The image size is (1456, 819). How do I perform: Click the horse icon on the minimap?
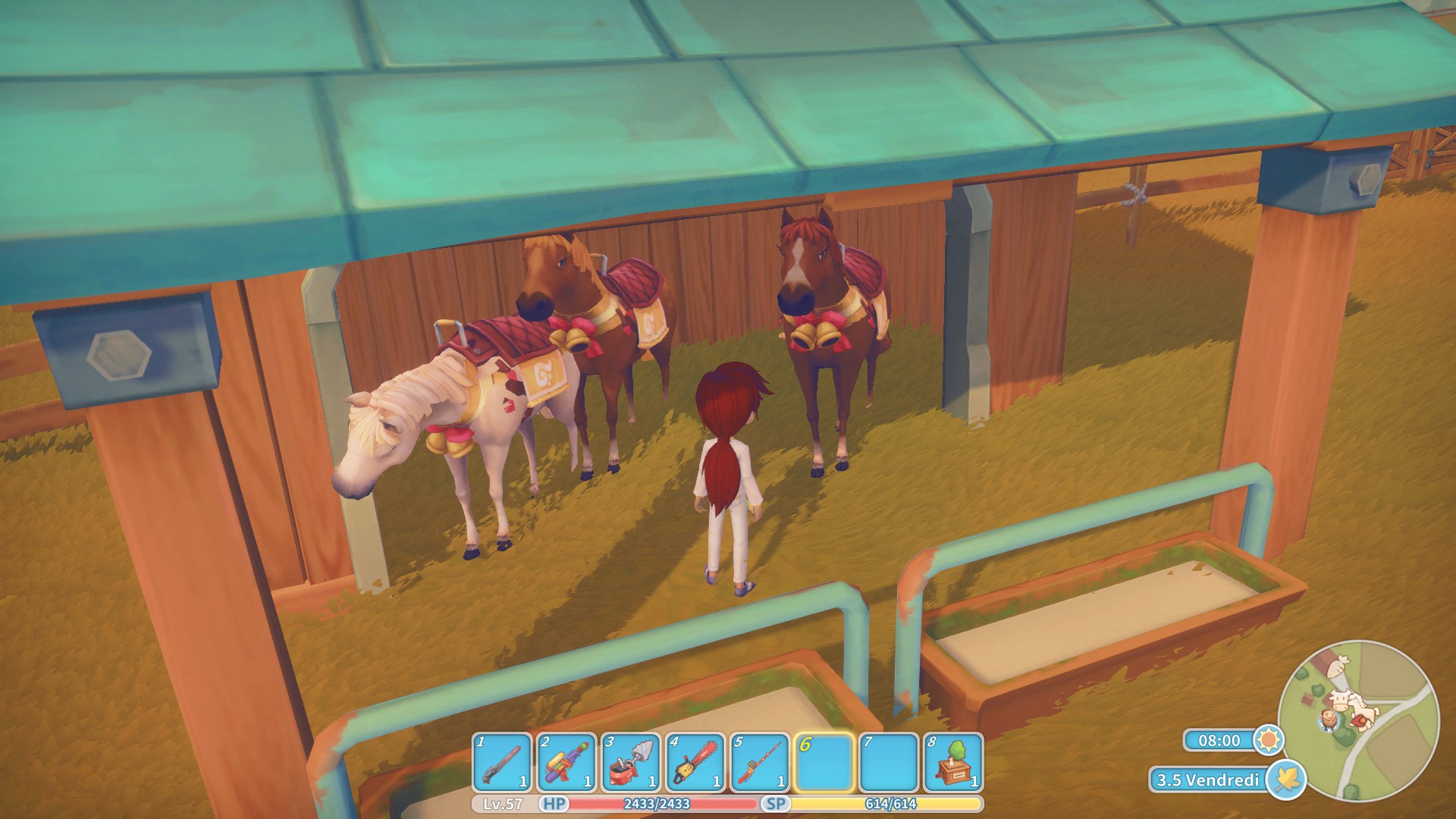tap(1361, 708)
